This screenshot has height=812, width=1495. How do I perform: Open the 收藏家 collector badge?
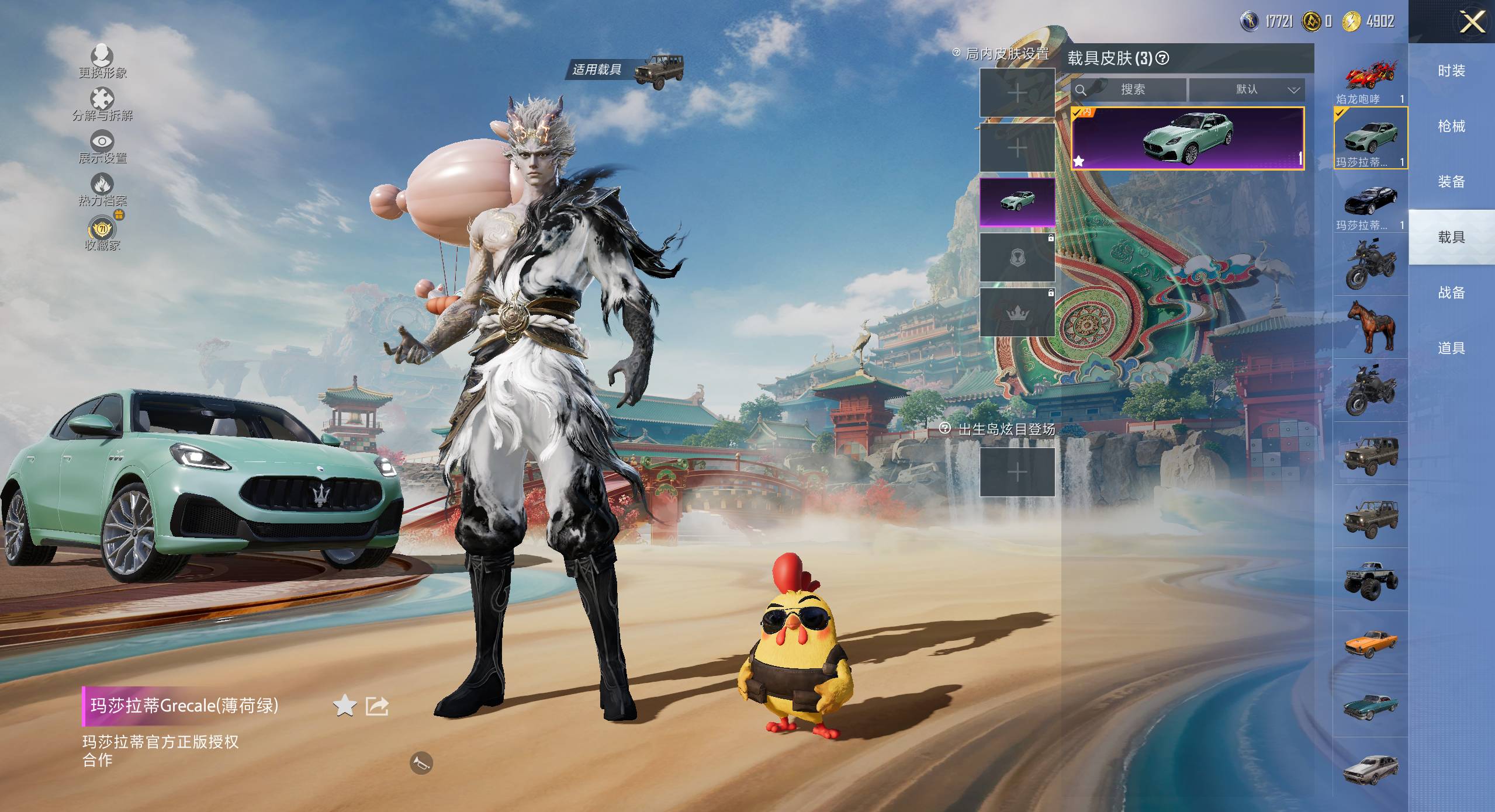coord(102,233)
